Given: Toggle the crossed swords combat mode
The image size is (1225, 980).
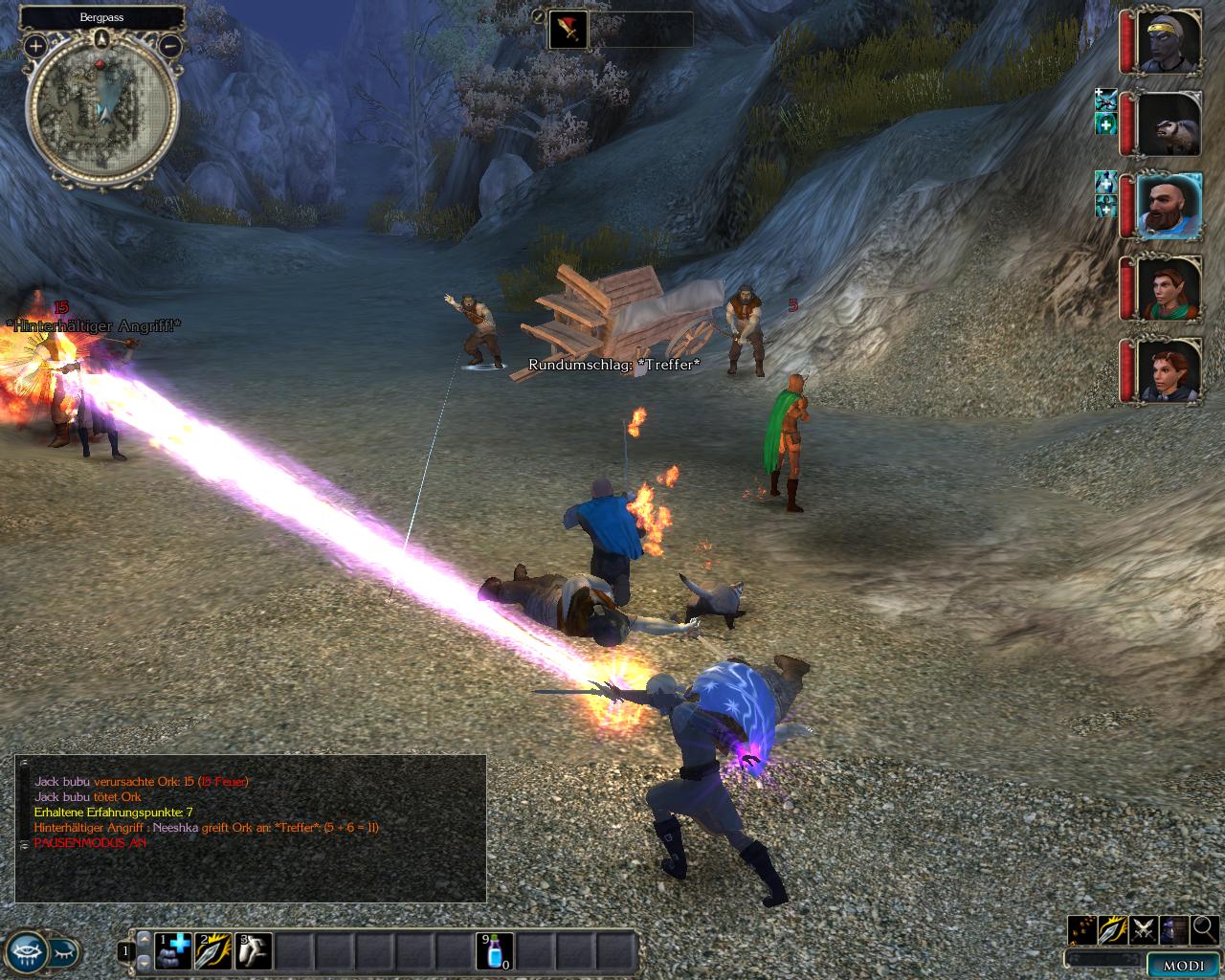Looking at the screenshot, I should pos(1143,929).
